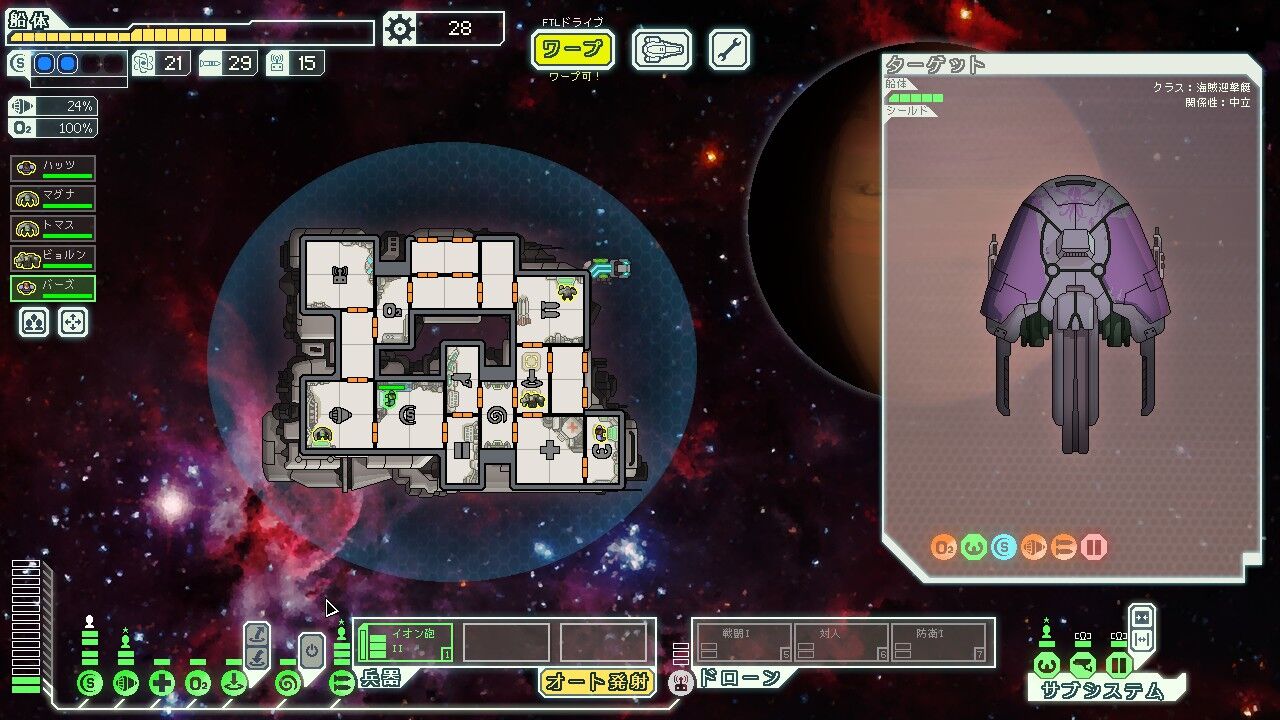Select crew member トマス
The width and height of the screenshot is (1280, 720).
click(53, 228)
